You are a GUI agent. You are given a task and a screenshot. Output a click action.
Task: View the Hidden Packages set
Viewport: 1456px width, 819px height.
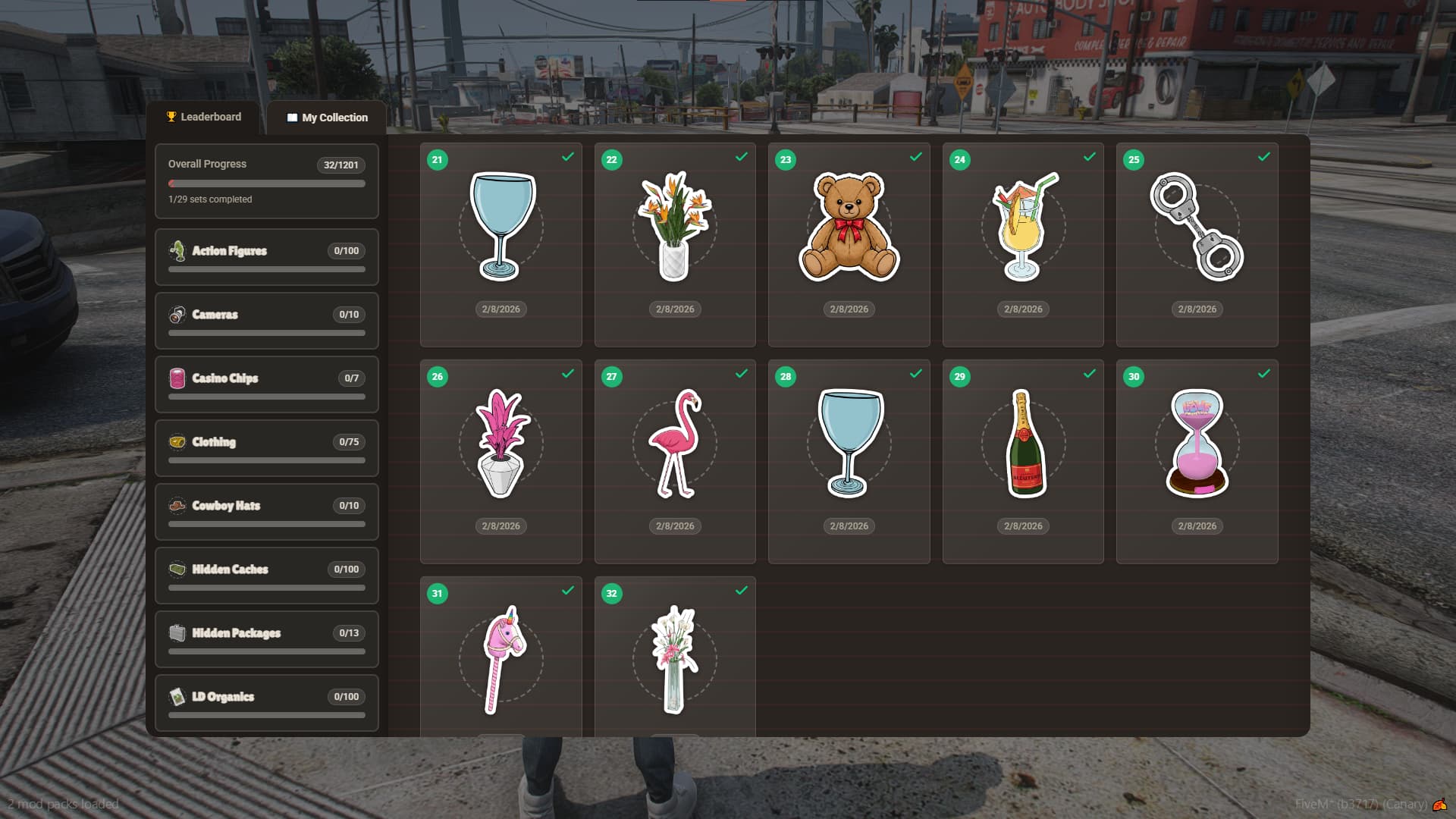coord(266,639)
